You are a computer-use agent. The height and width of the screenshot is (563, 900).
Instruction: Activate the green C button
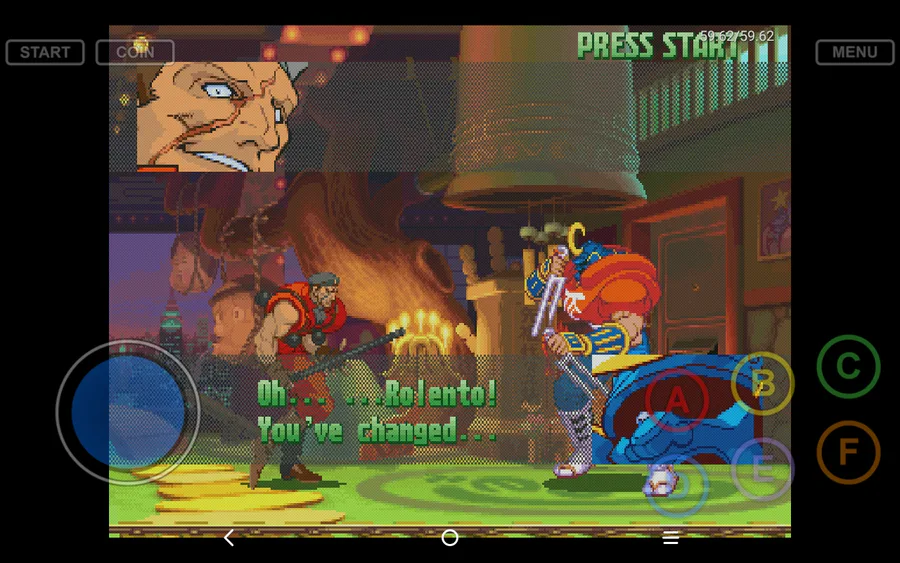pyautogui.click(x=848, y=367)
